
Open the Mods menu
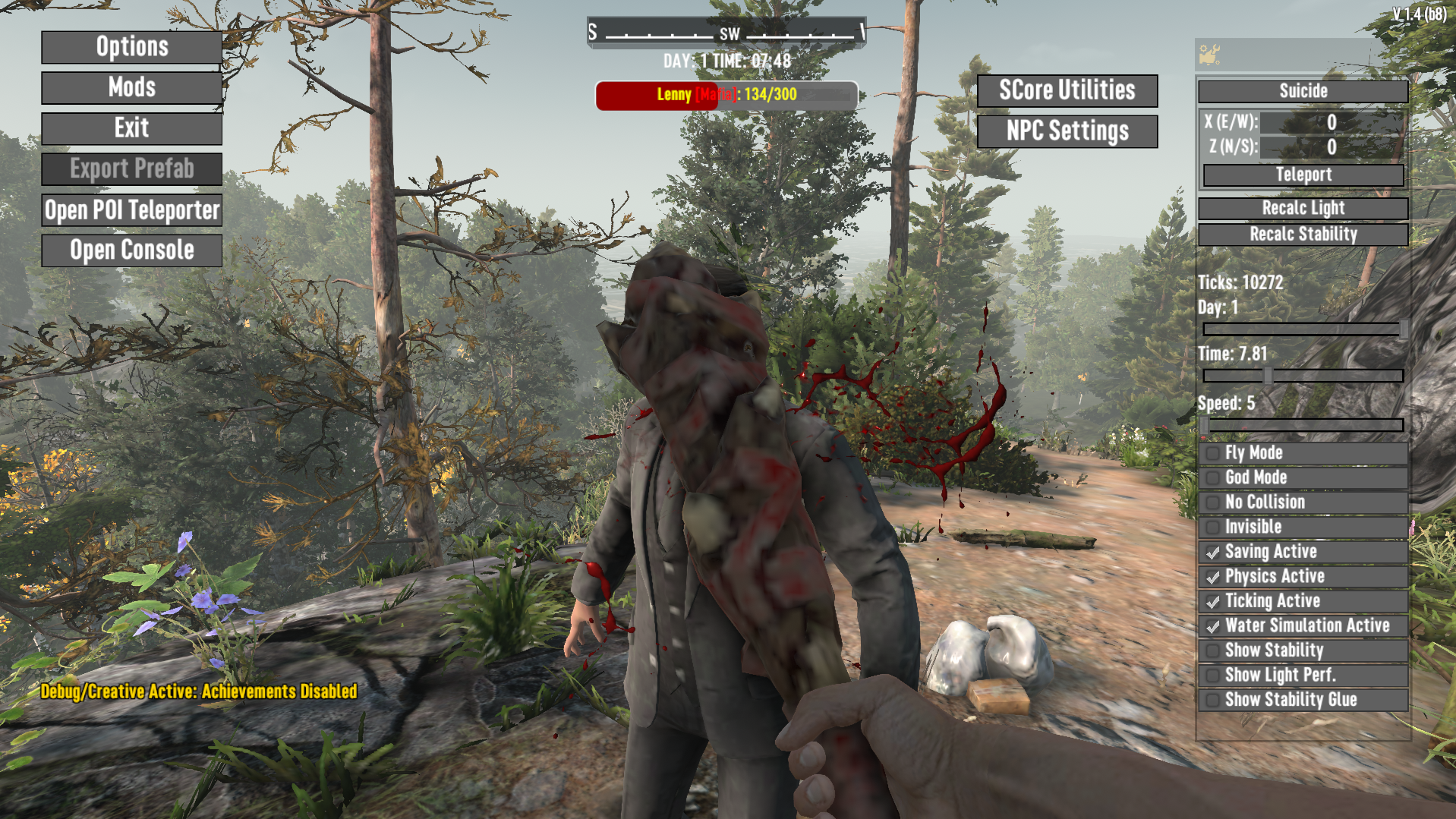[x=131, y=88]
